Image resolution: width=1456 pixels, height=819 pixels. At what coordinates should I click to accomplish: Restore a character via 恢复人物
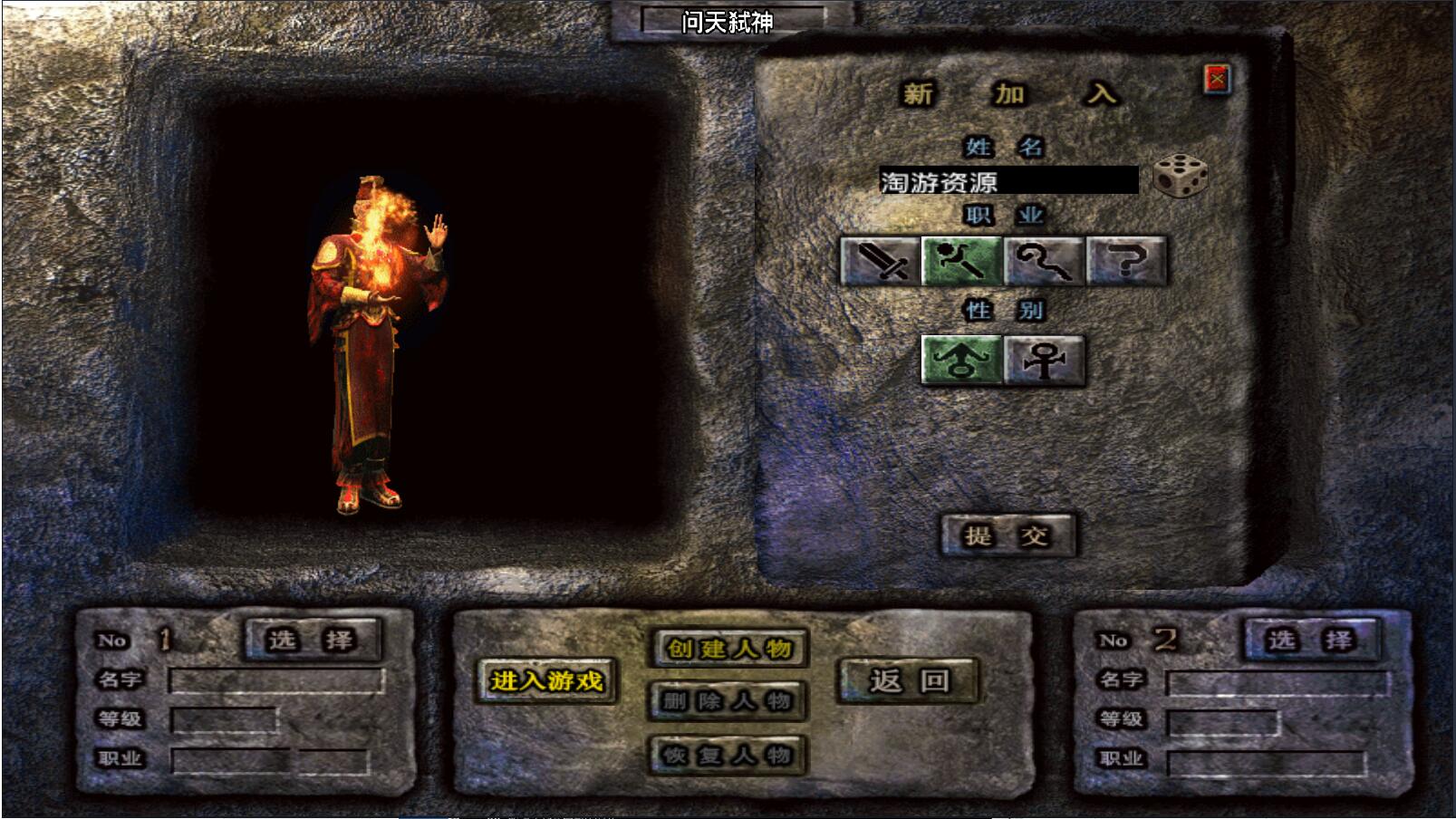(x=728, y=755)
